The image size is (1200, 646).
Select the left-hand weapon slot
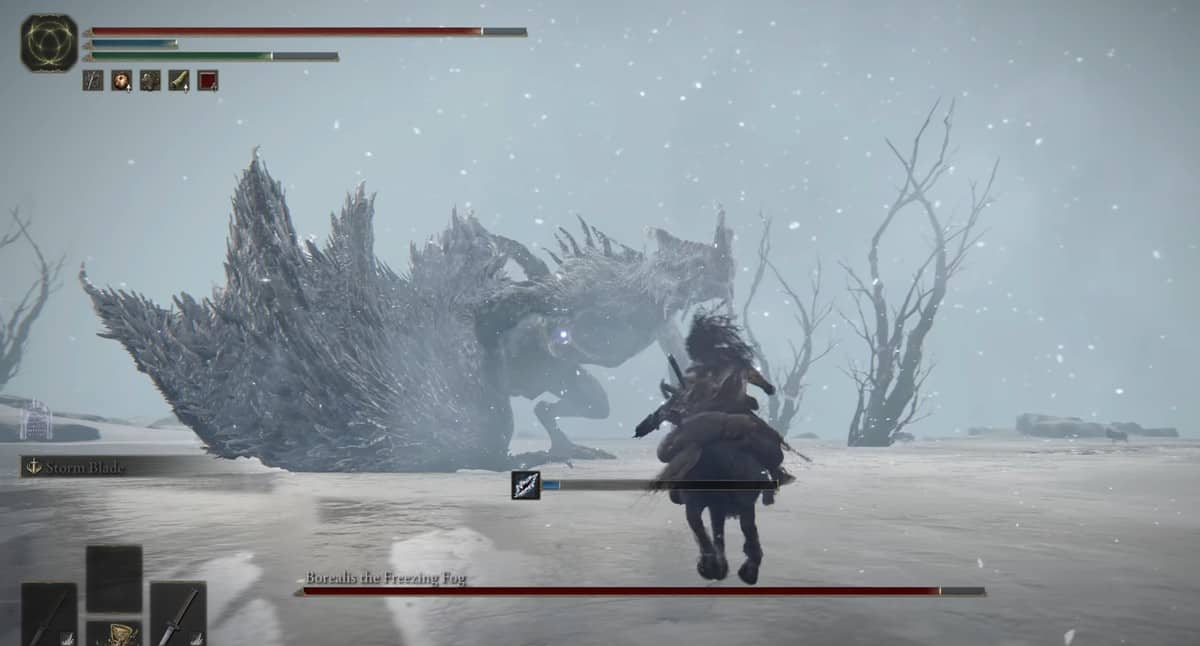[49, 614]
